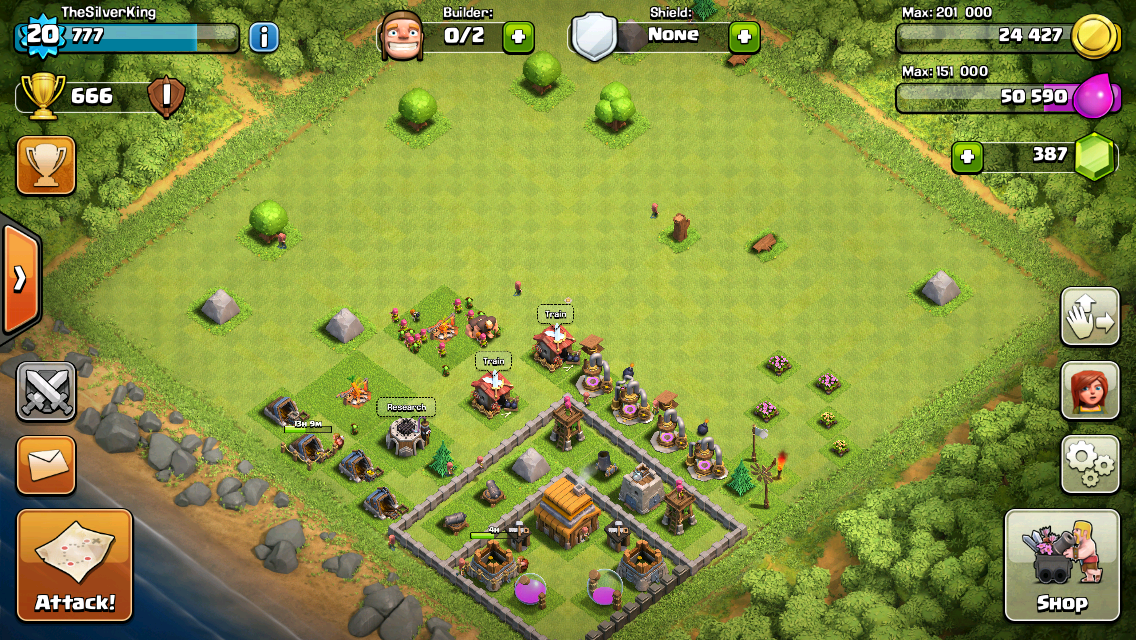1136x640 pixels.
Task: Open the trophy leaderboard button
Action: pyautogui.click(x=46, y=165)
